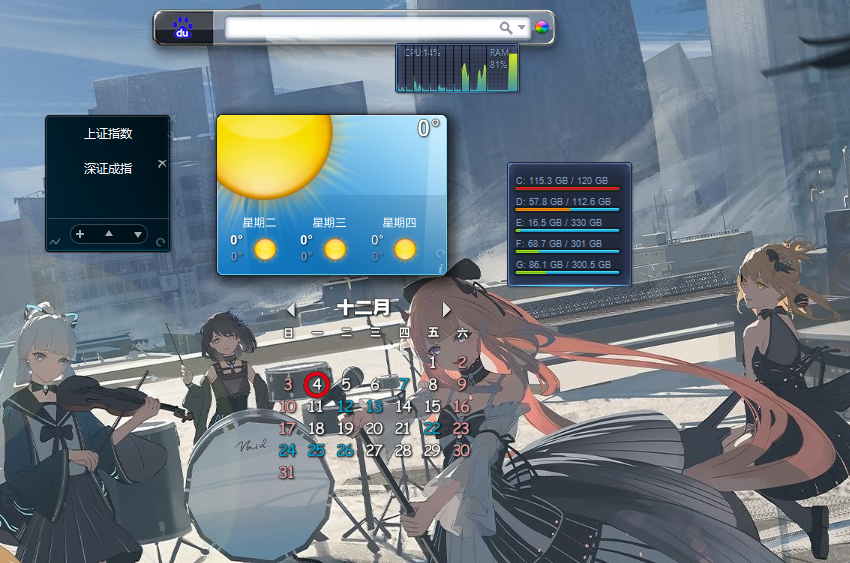Refresh the stock widget data

pos(160,241)
